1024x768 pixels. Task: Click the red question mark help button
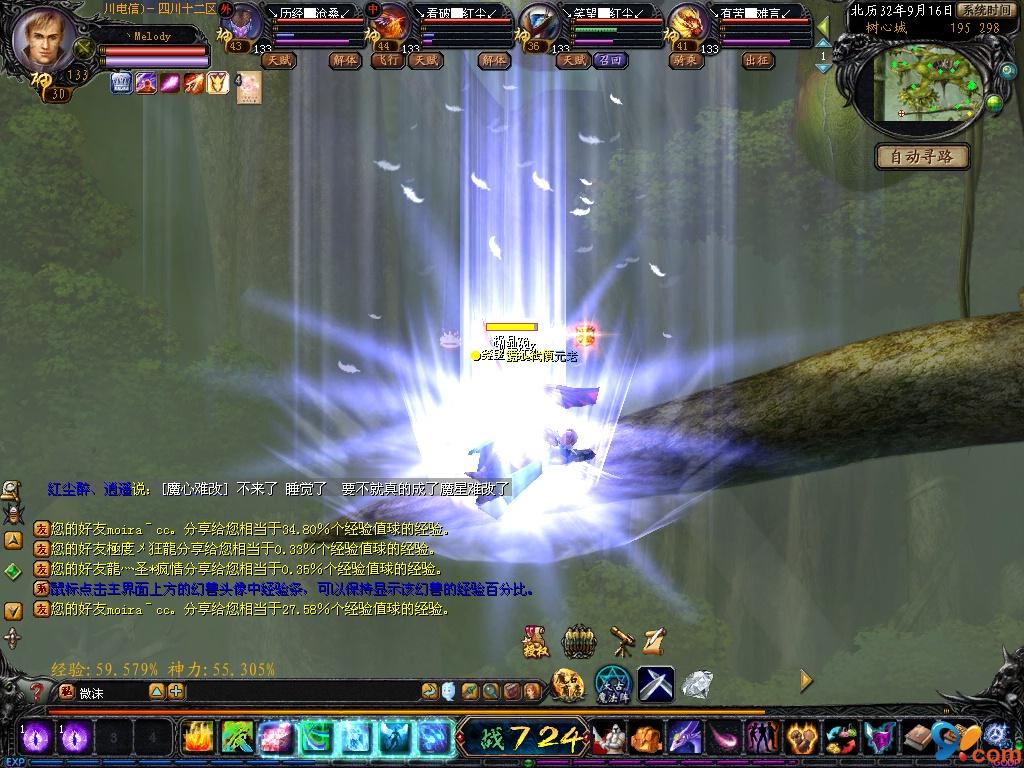tap(37, 691)
